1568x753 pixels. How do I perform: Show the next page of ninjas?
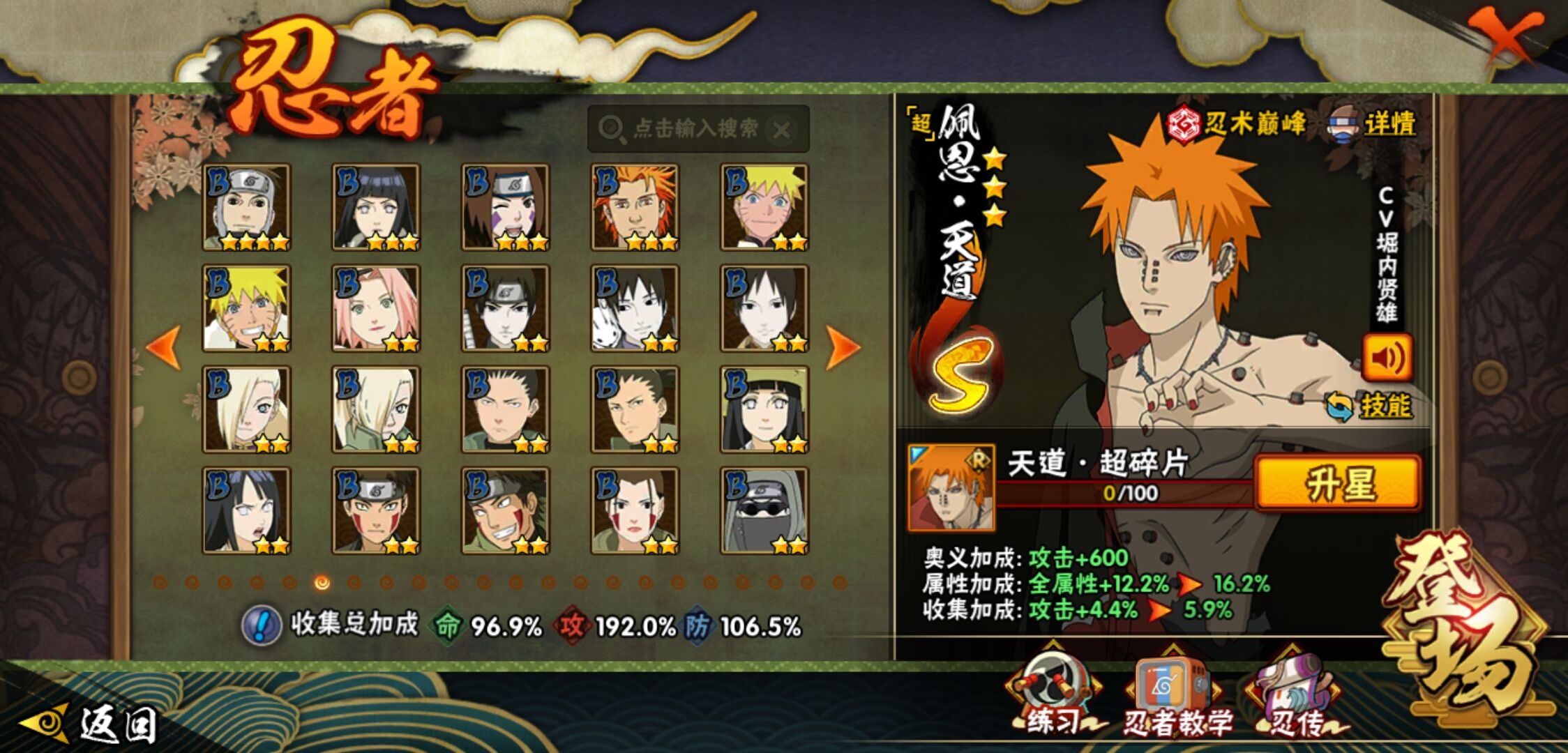[842, 347]
